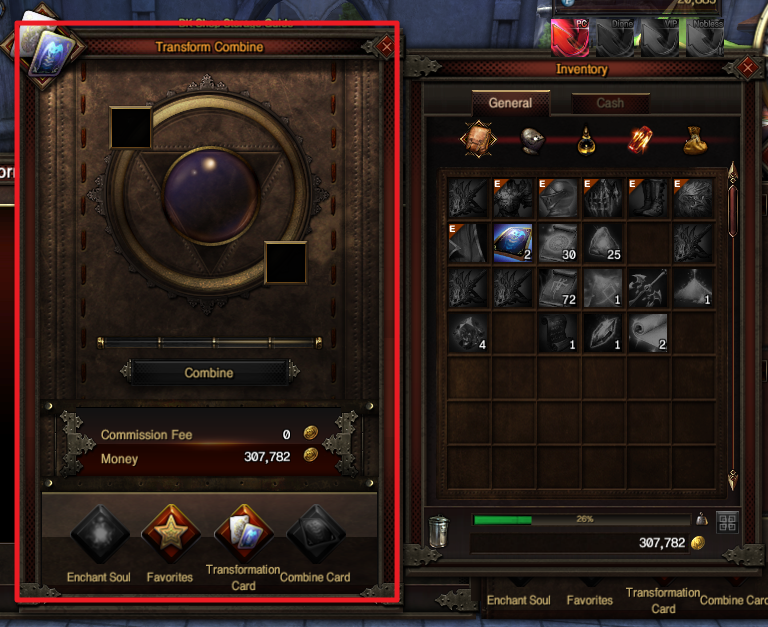Viewport: 768px width, 627px height.
Task: Close the Transform Combine window
Action: (x=387, y=46)
